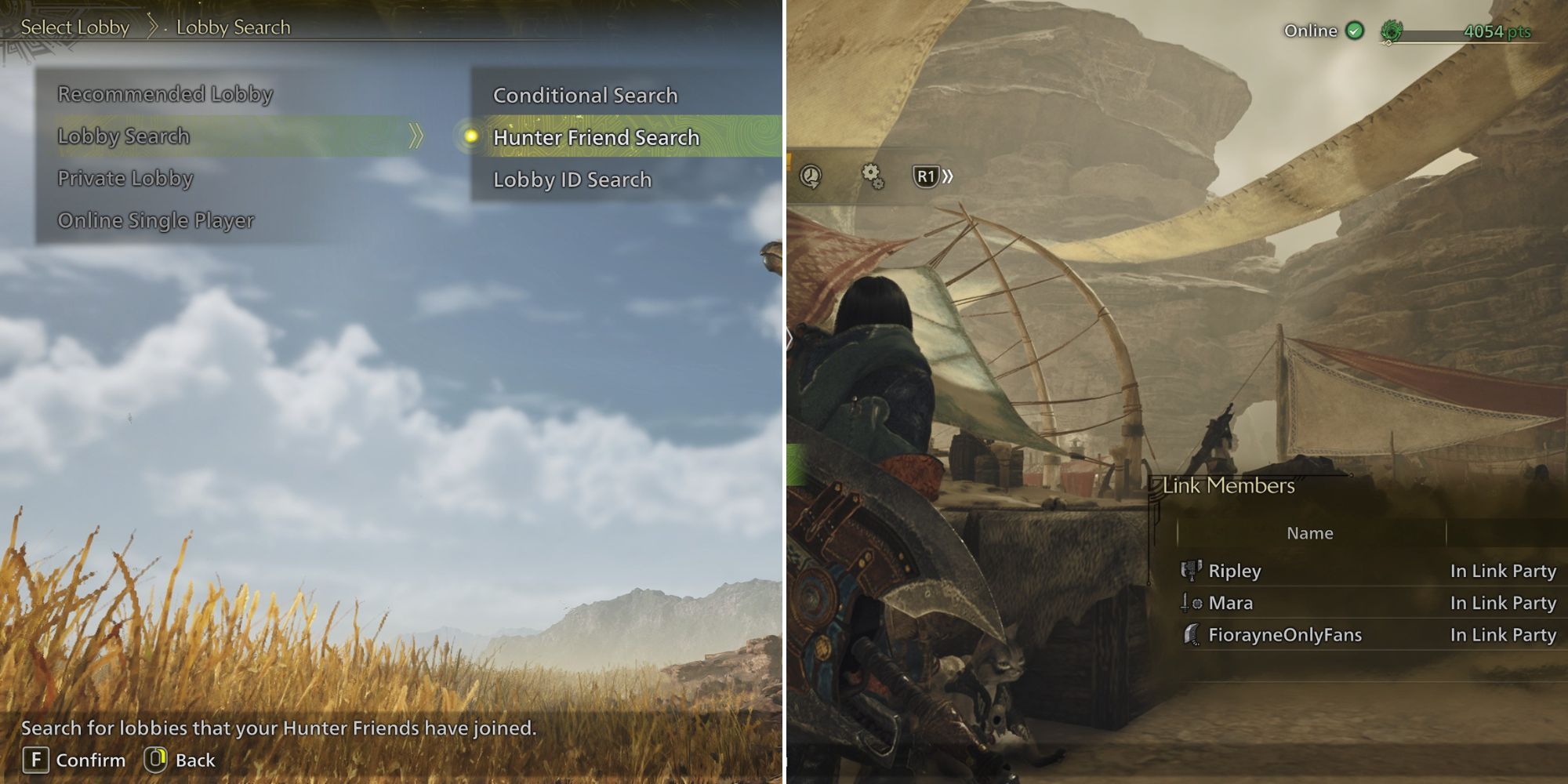Expand Lobby Search with its chevron arrows
Viewport: 1568px width, 784px height.
[x=416, y=136]
